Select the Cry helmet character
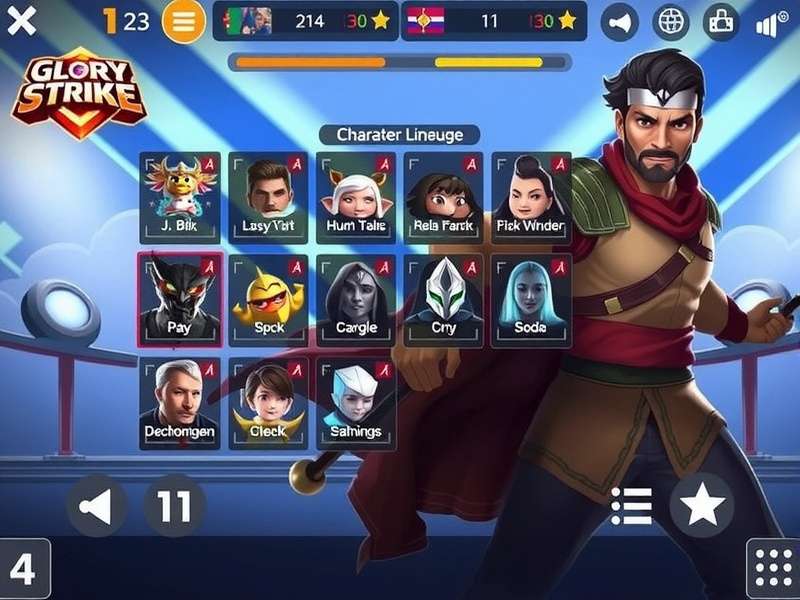 point(443,299)
